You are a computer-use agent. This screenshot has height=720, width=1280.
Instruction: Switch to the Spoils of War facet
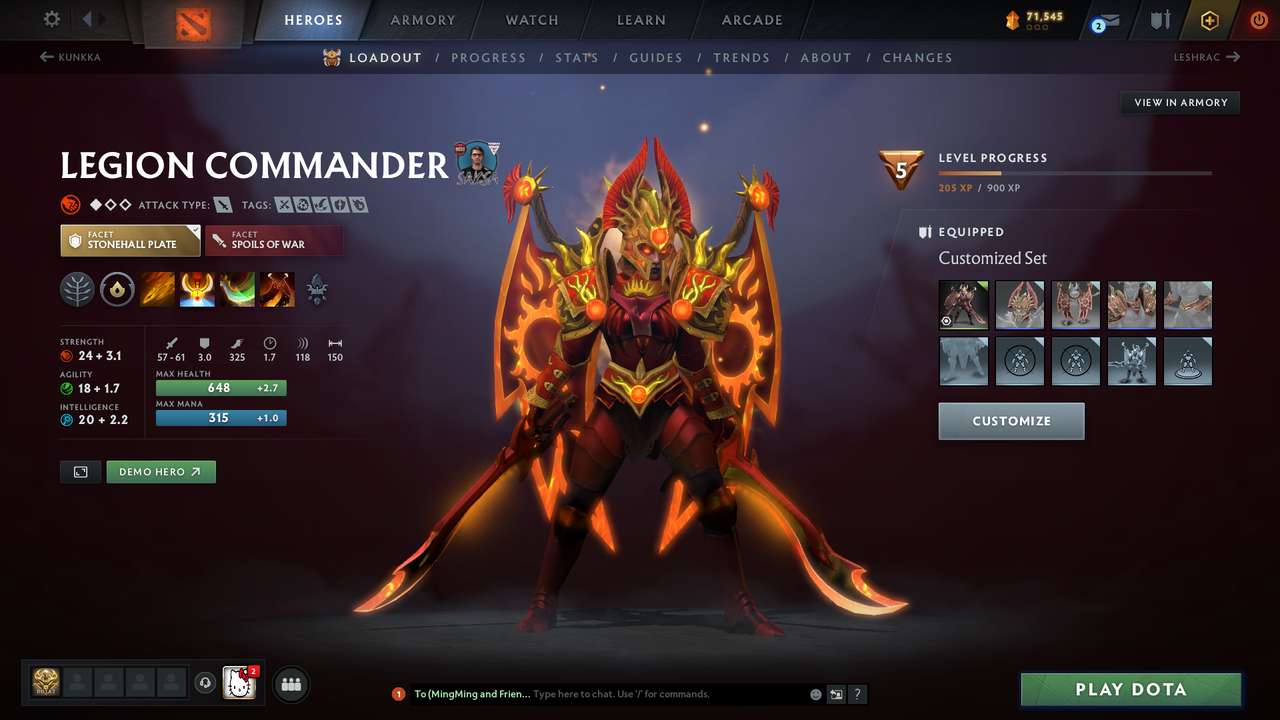click(x=275, y=240)
